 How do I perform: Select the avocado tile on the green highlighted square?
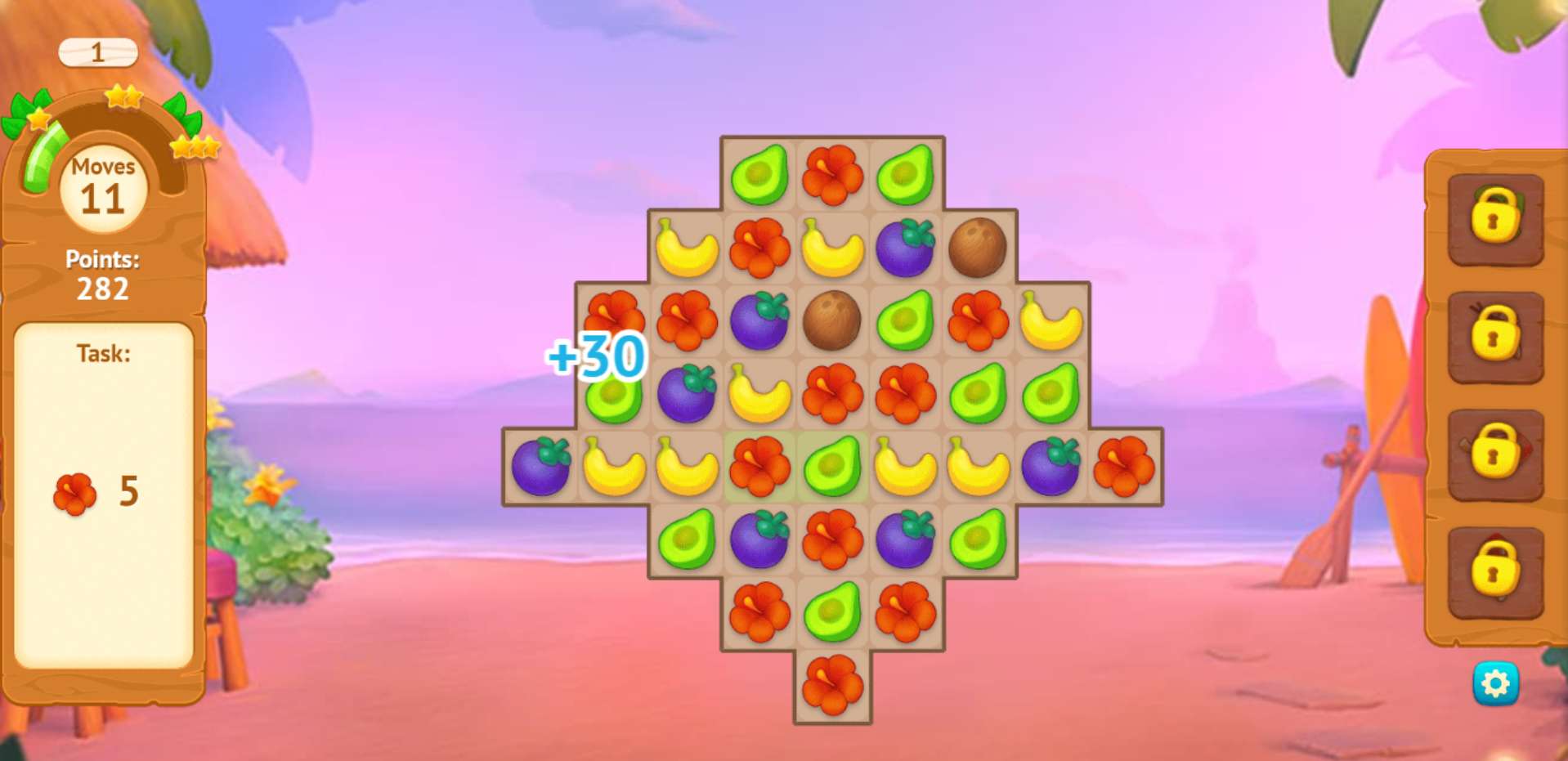832,467
